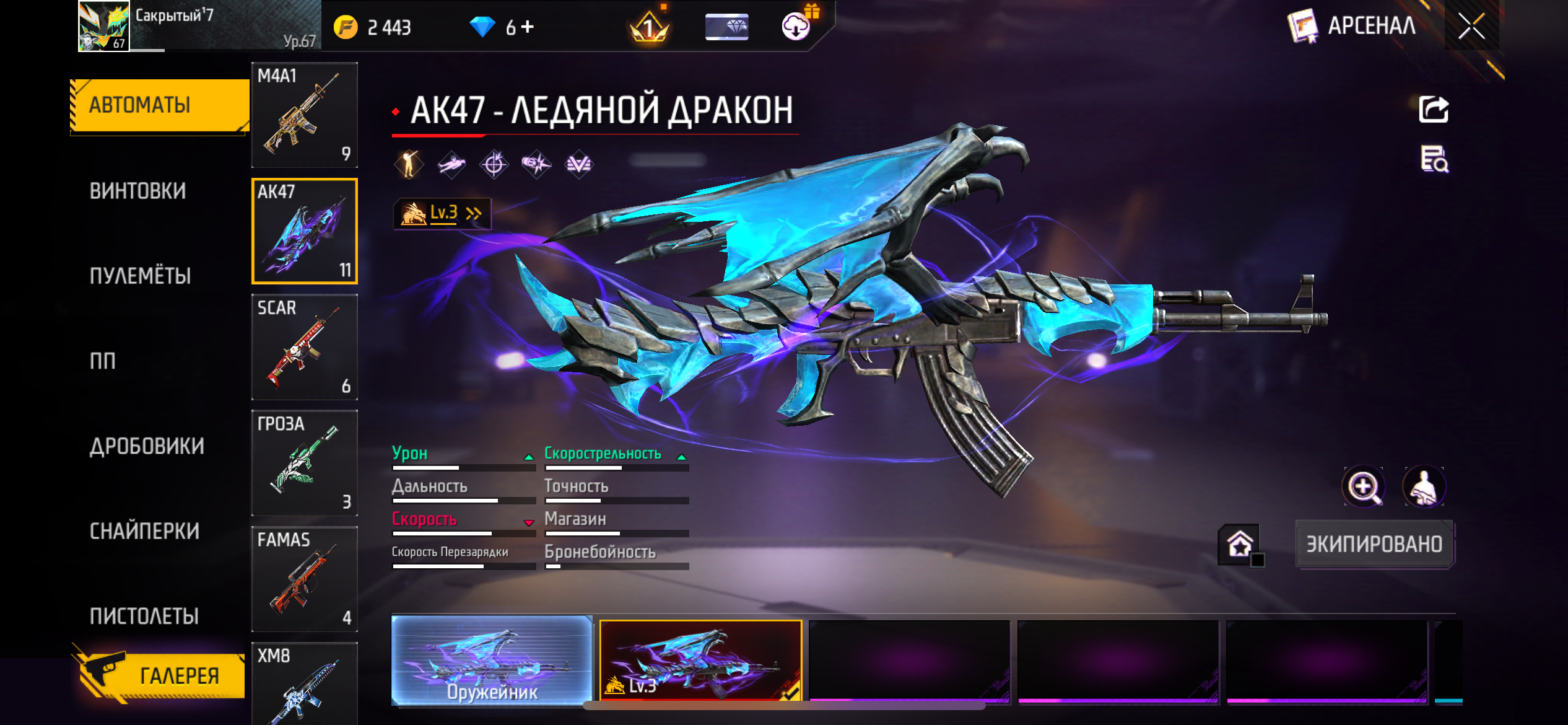Viewport: 1568px width, 725px height.
Task: Select the ГРОЗА weapon tile
Action: (x=304, y=463)
